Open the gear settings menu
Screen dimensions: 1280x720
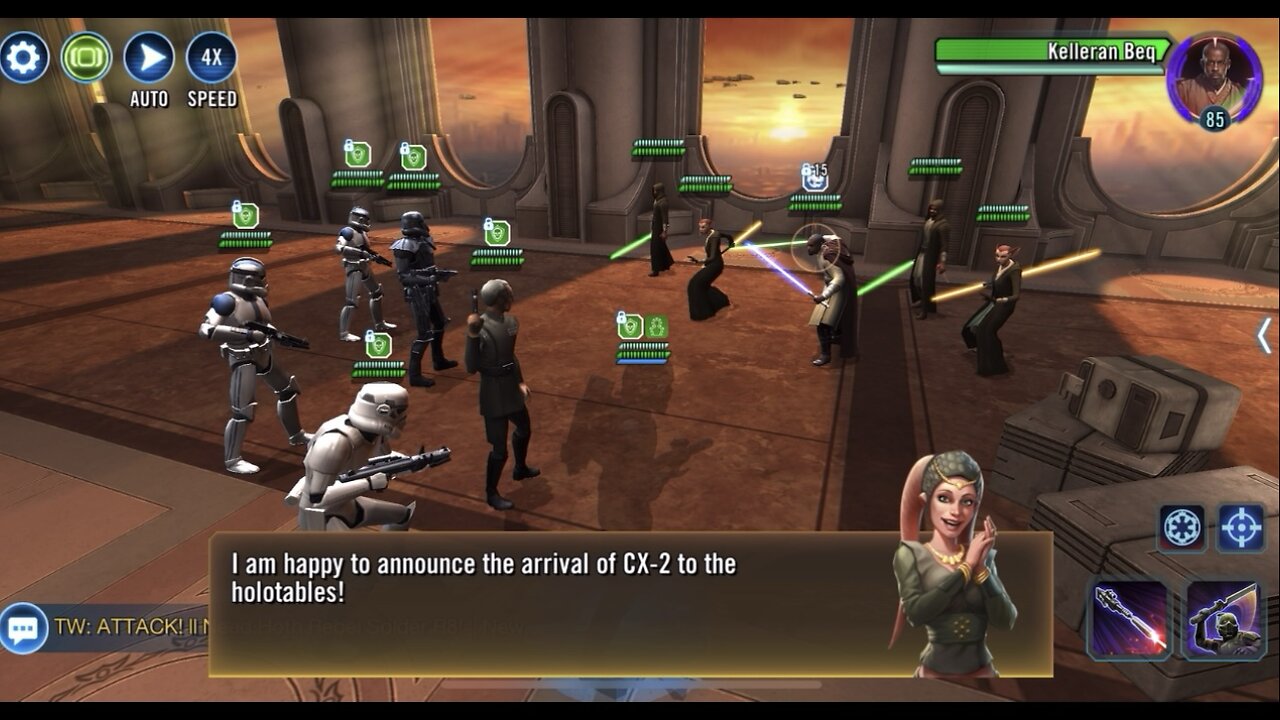pos(23,57)
